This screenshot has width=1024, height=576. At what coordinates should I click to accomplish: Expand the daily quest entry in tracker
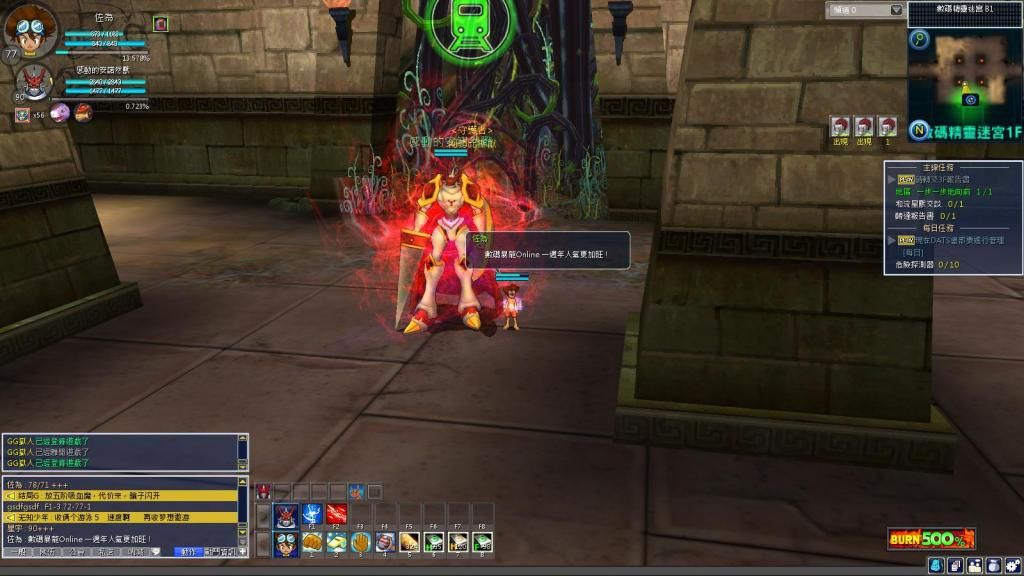click(892, 240)
